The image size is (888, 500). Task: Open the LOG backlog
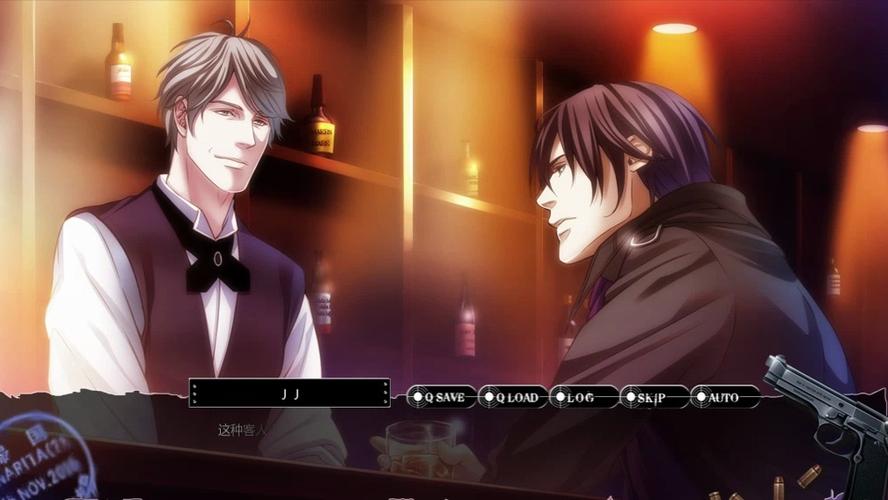click(x=583, y=397)
